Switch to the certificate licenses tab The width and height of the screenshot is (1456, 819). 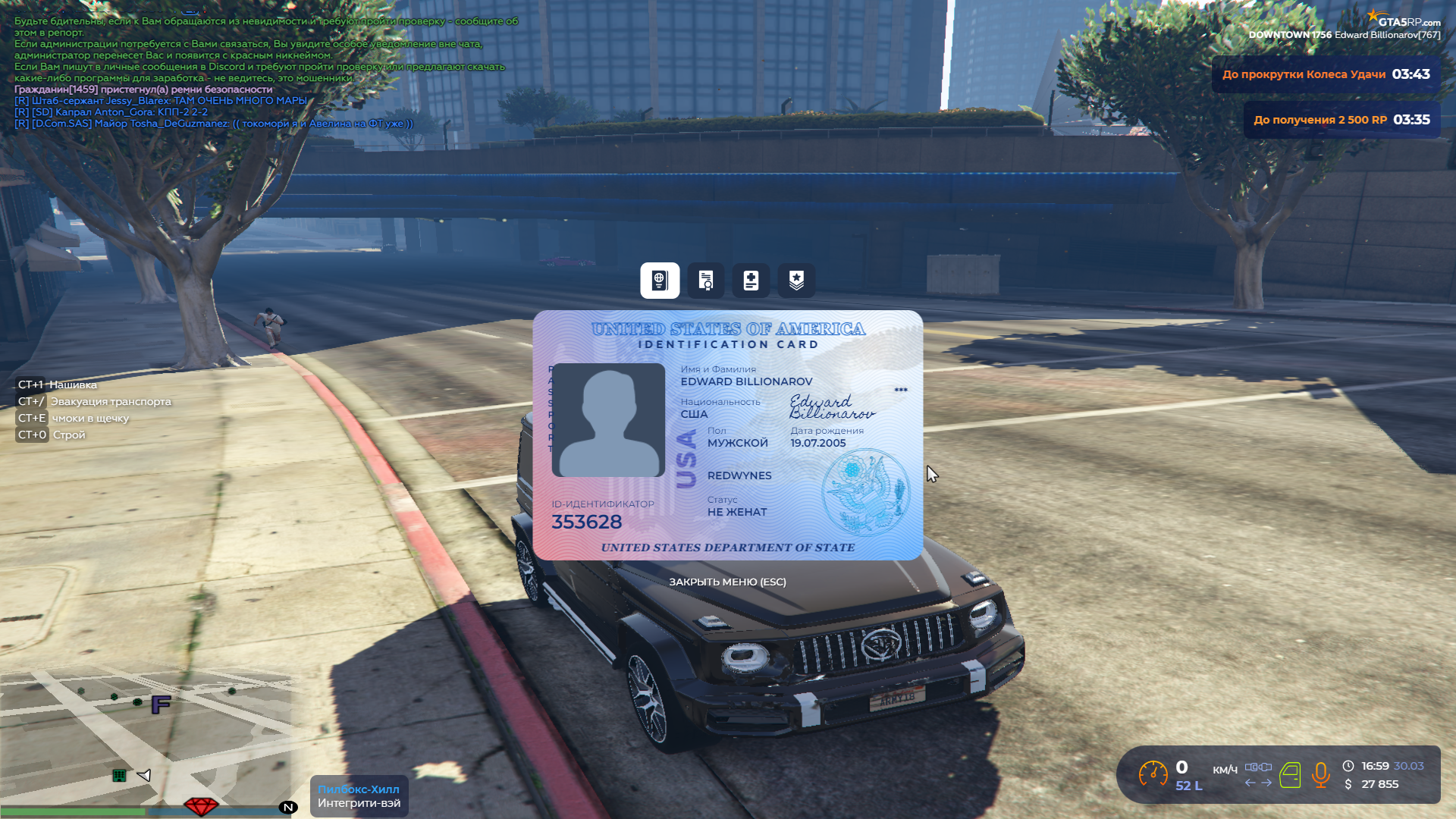click(x=706, y=281)
